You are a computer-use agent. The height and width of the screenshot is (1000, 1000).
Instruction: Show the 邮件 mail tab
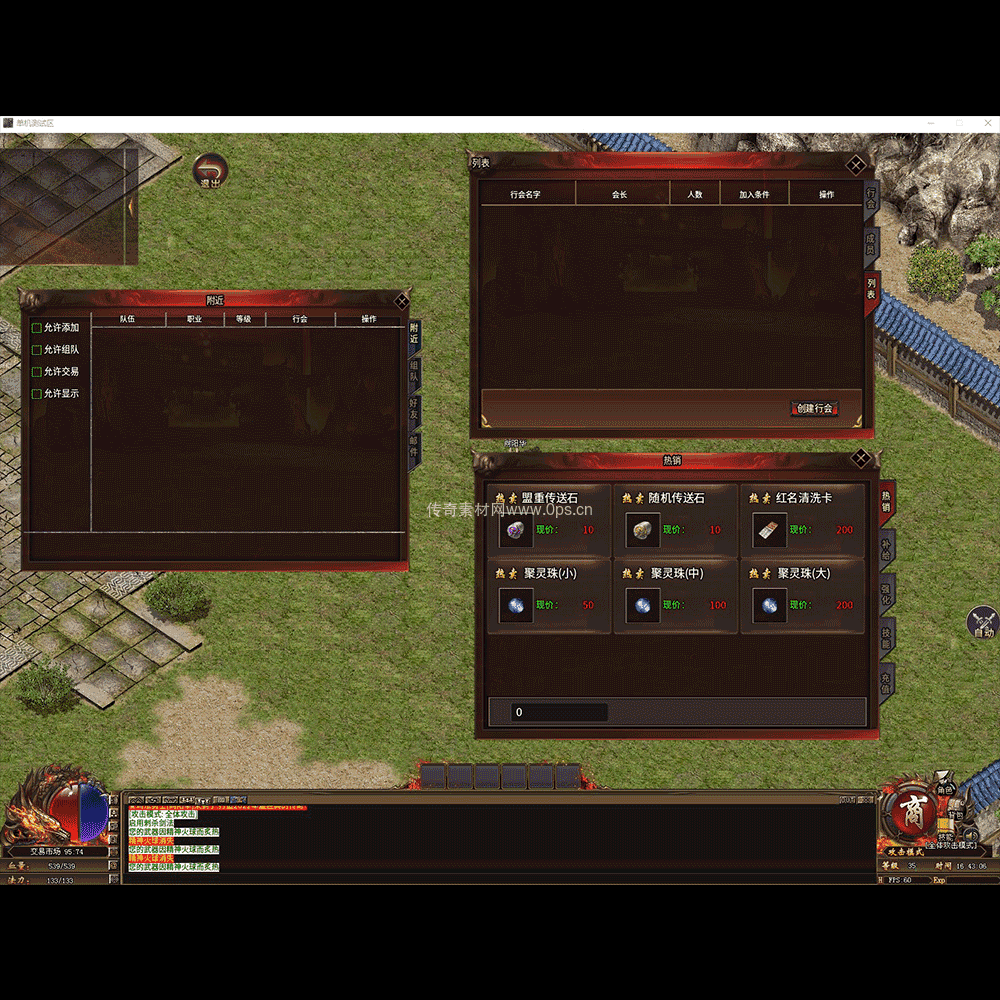[x=414, y=447]
